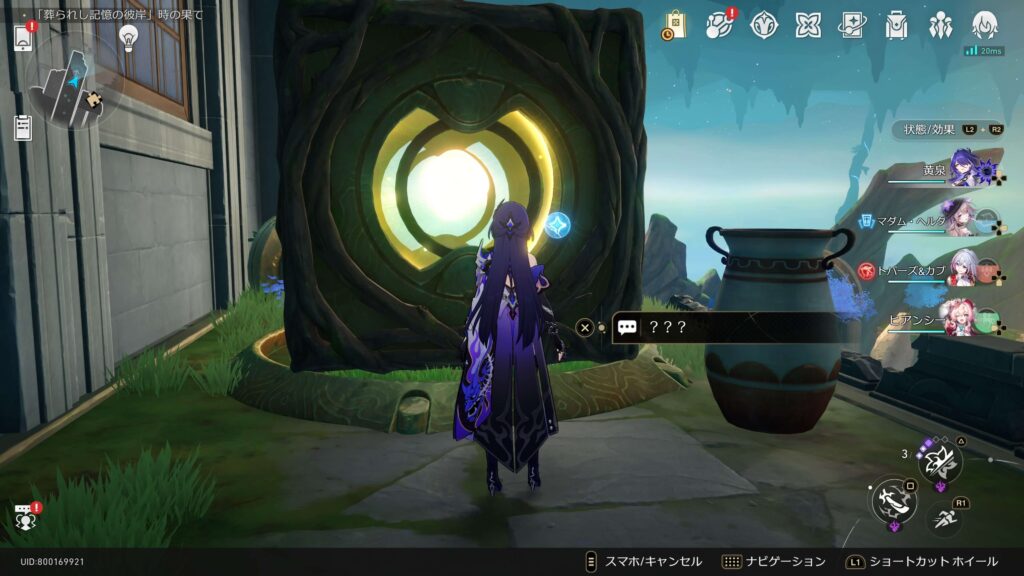
Task: Click the lightbulb hint icon
Action: (x=128, y=37)
